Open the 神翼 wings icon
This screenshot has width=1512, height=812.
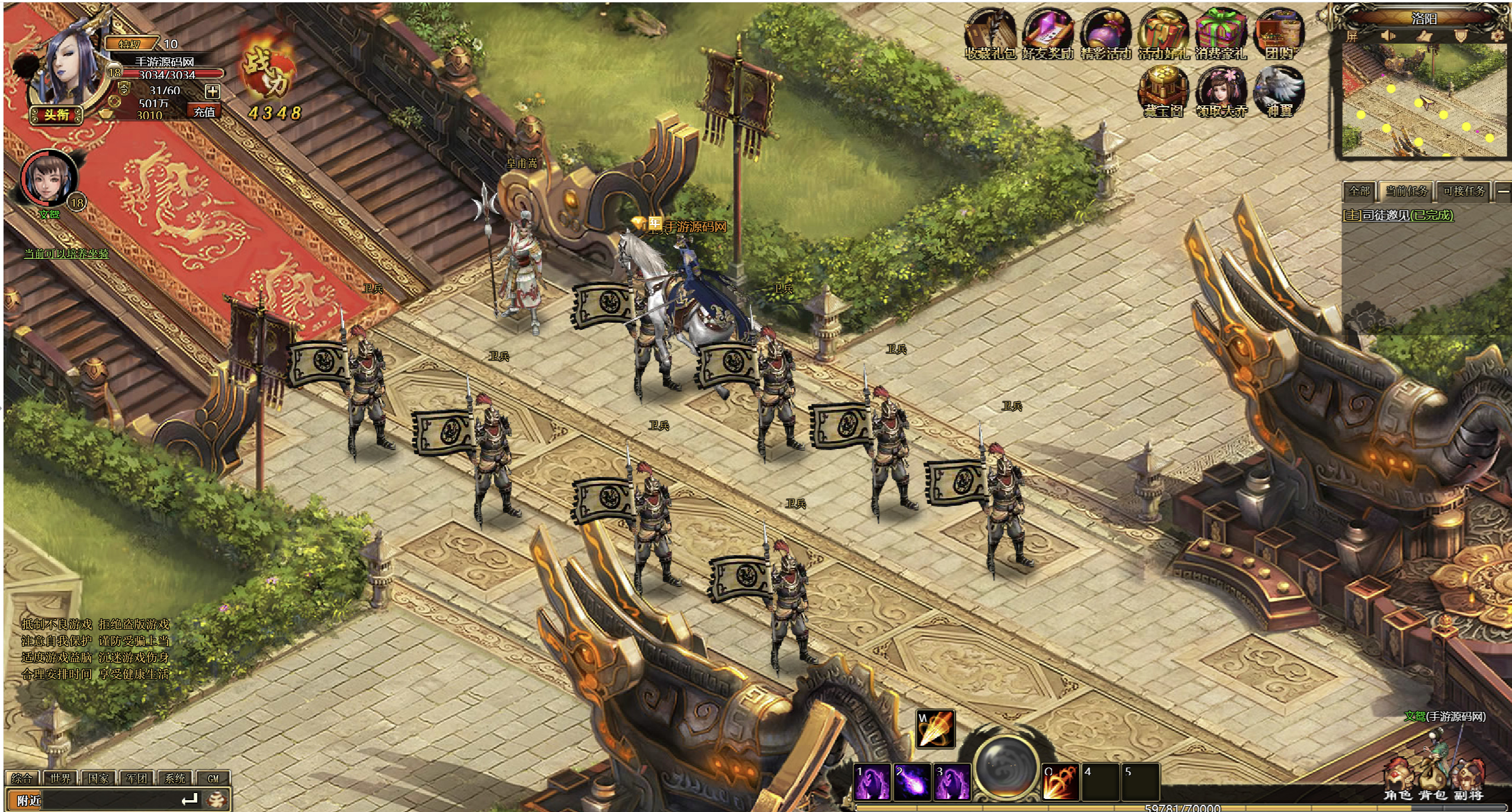[1279, 92]
